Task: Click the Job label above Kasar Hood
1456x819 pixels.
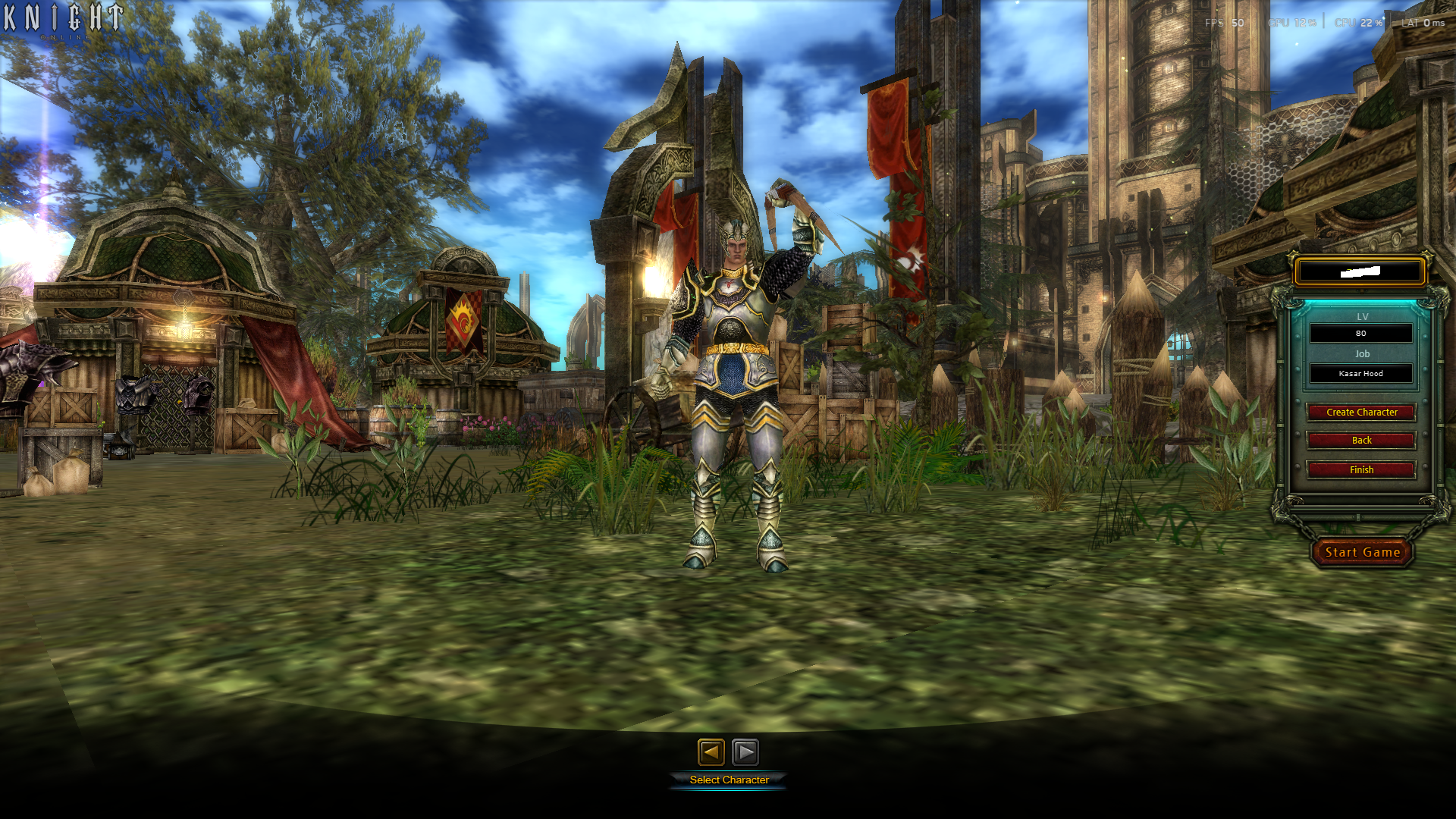Action: point(1361,353)
